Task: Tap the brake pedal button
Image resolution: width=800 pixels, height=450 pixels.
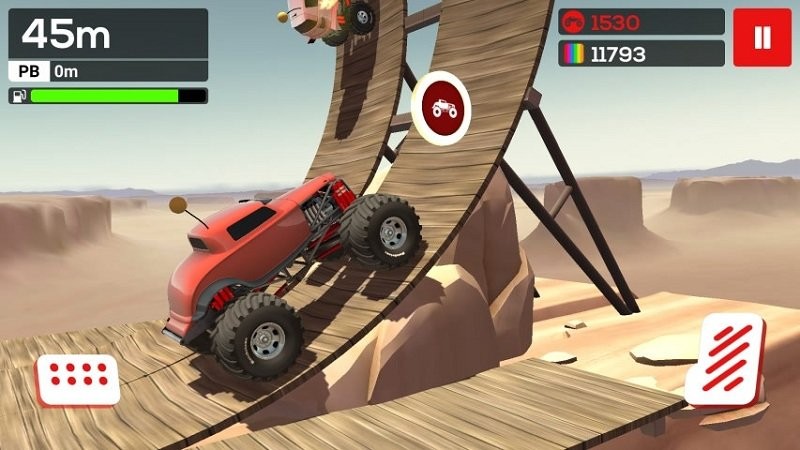Action: 78,378
